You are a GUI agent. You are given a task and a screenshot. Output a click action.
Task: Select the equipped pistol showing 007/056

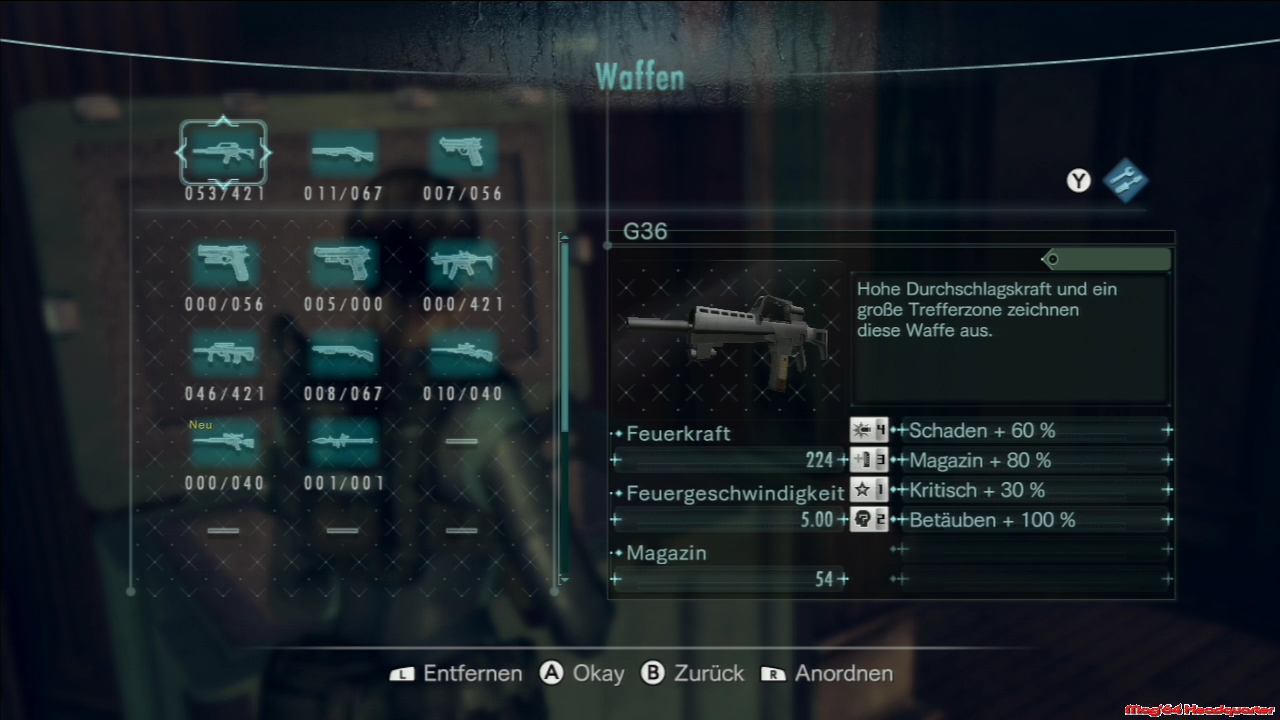point(462,153)
